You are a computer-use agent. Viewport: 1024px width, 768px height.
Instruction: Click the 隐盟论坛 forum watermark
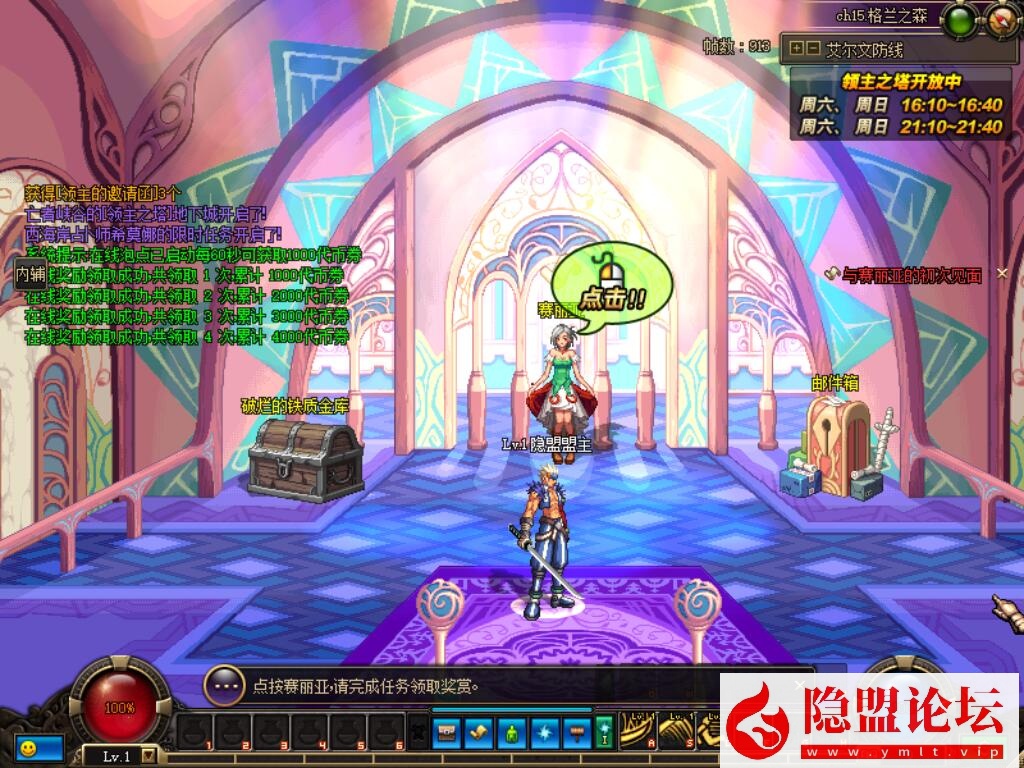point(870,720)
